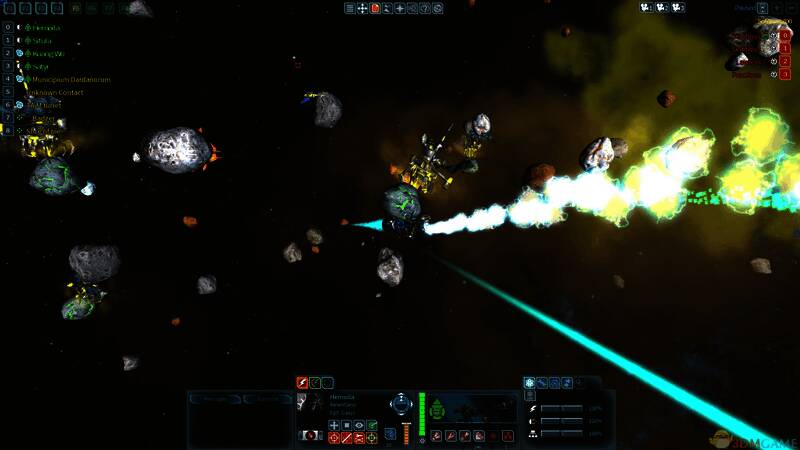Click the red number 0 group button
Screen dimensions: 800x450
(x=785, y=35)
